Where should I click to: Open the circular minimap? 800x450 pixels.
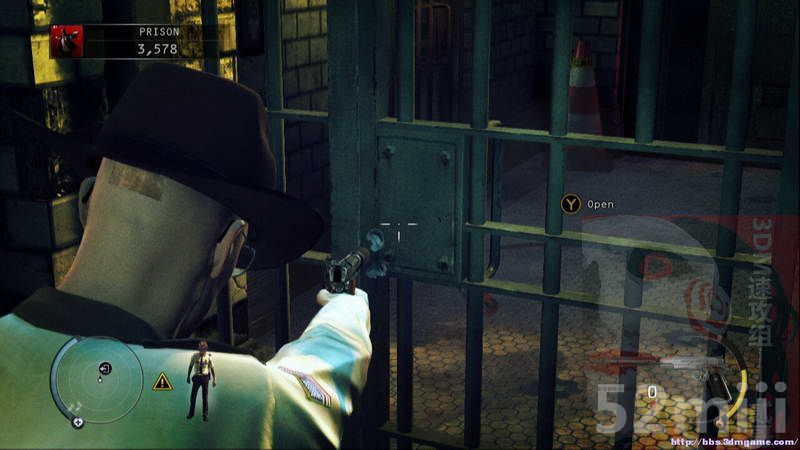(95, 380)
